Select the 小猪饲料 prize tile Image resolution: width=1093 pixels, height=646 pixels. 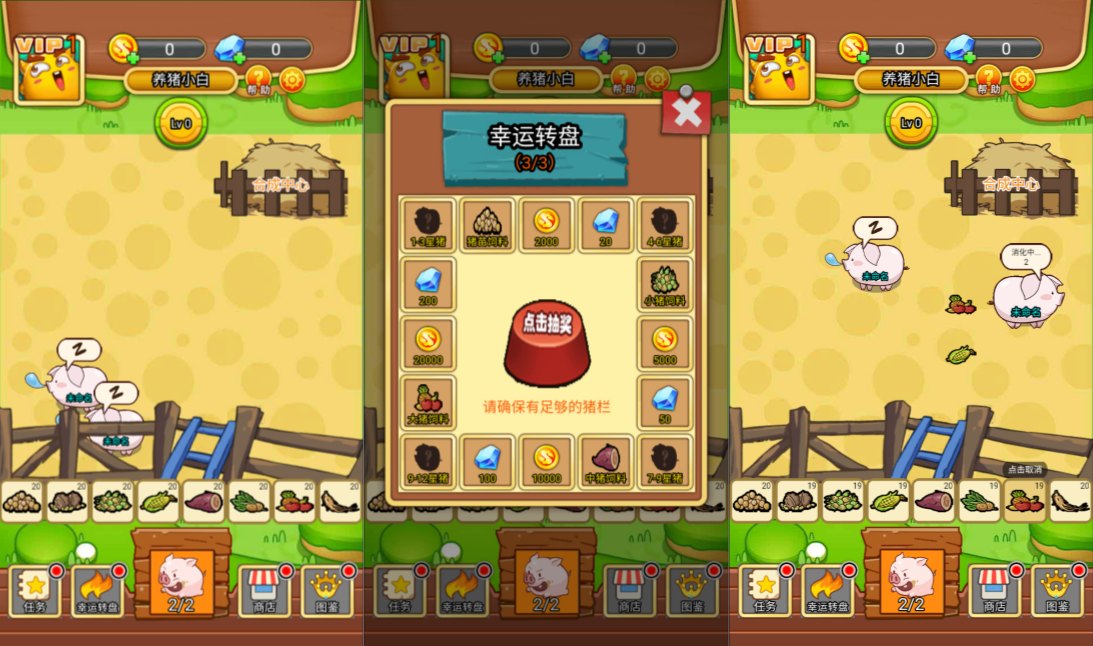coord(664,284)
